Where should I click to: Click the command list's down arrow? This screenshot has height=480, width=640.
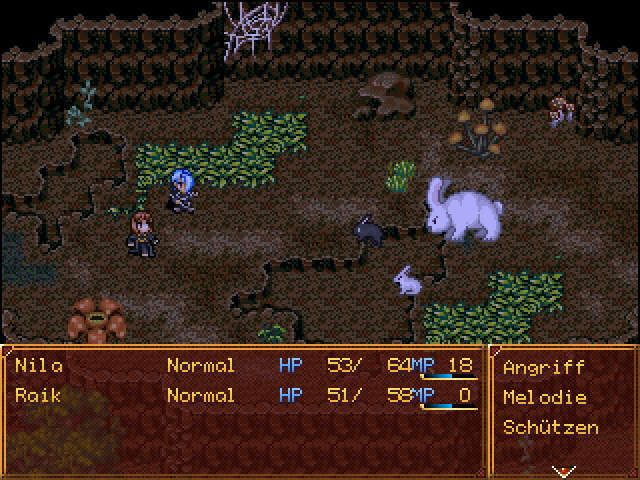[564, 469]
